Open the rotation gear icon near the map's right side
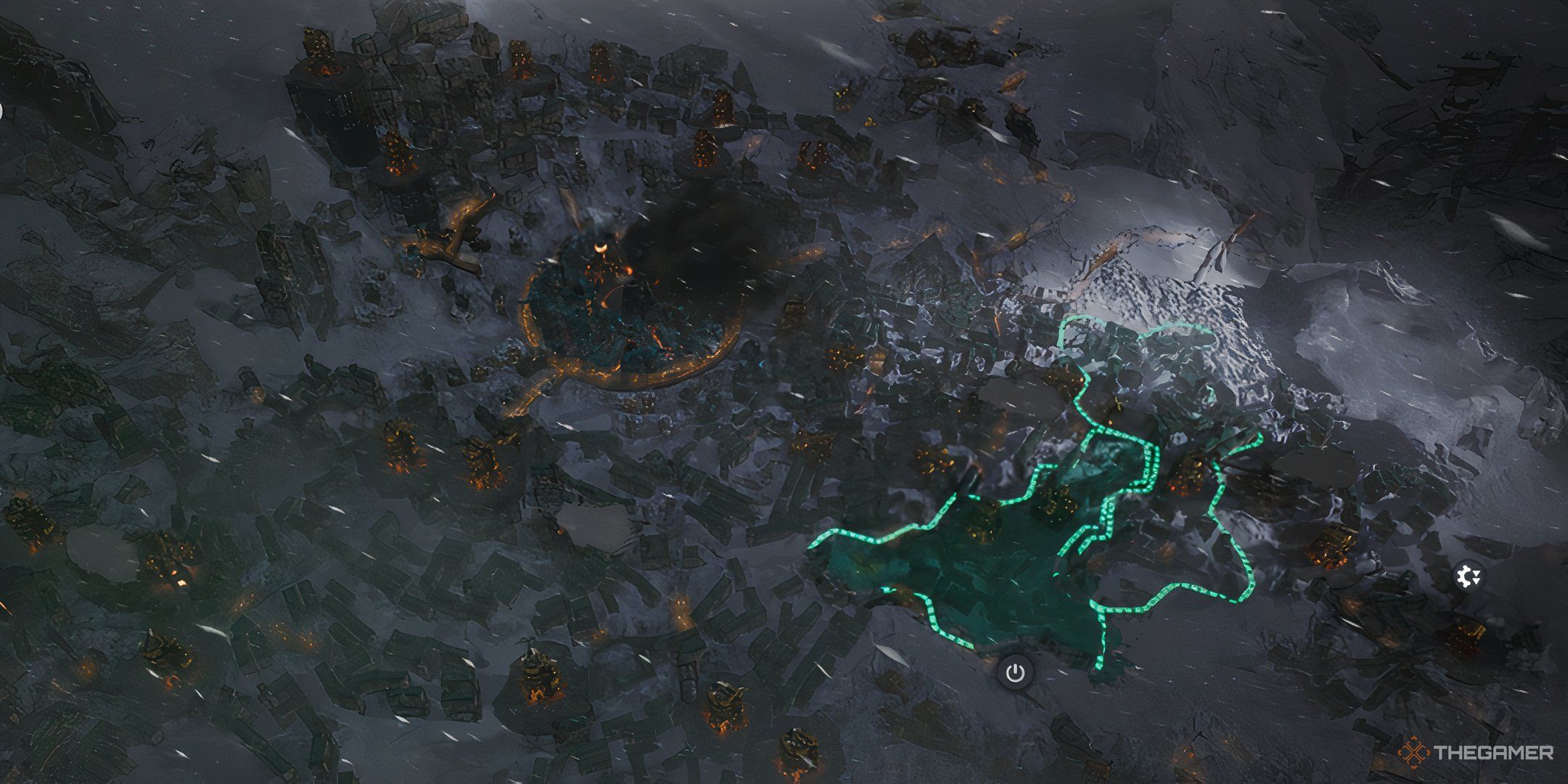The image size is (1568, 784). click(x=1470, y=573)
